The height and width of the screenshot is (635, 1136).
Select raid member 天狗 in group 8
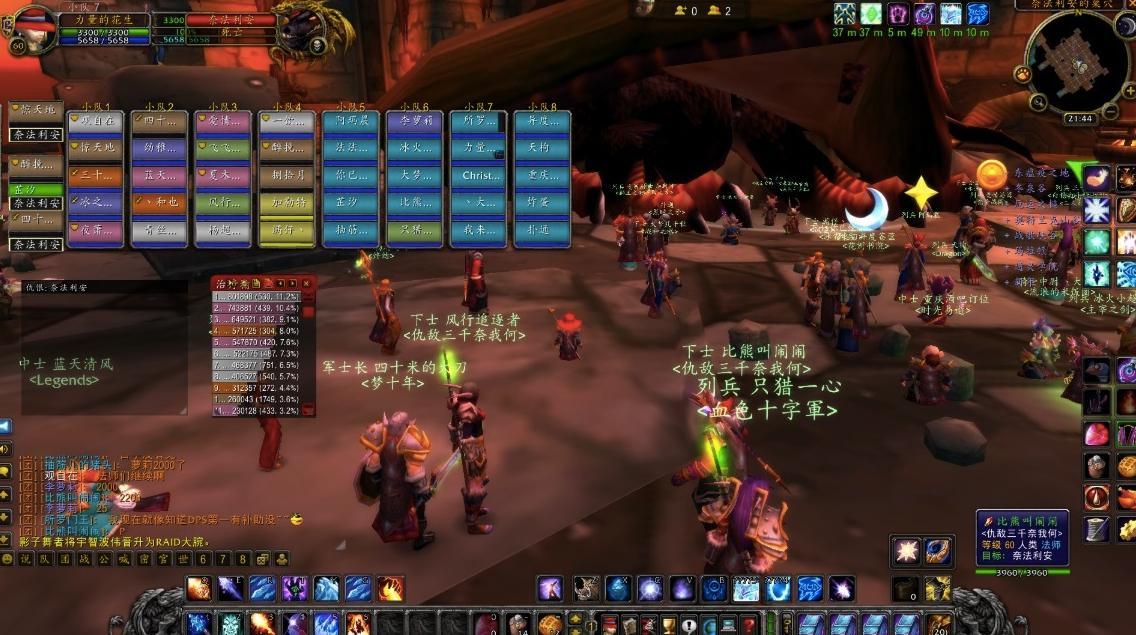click(541, 148)
